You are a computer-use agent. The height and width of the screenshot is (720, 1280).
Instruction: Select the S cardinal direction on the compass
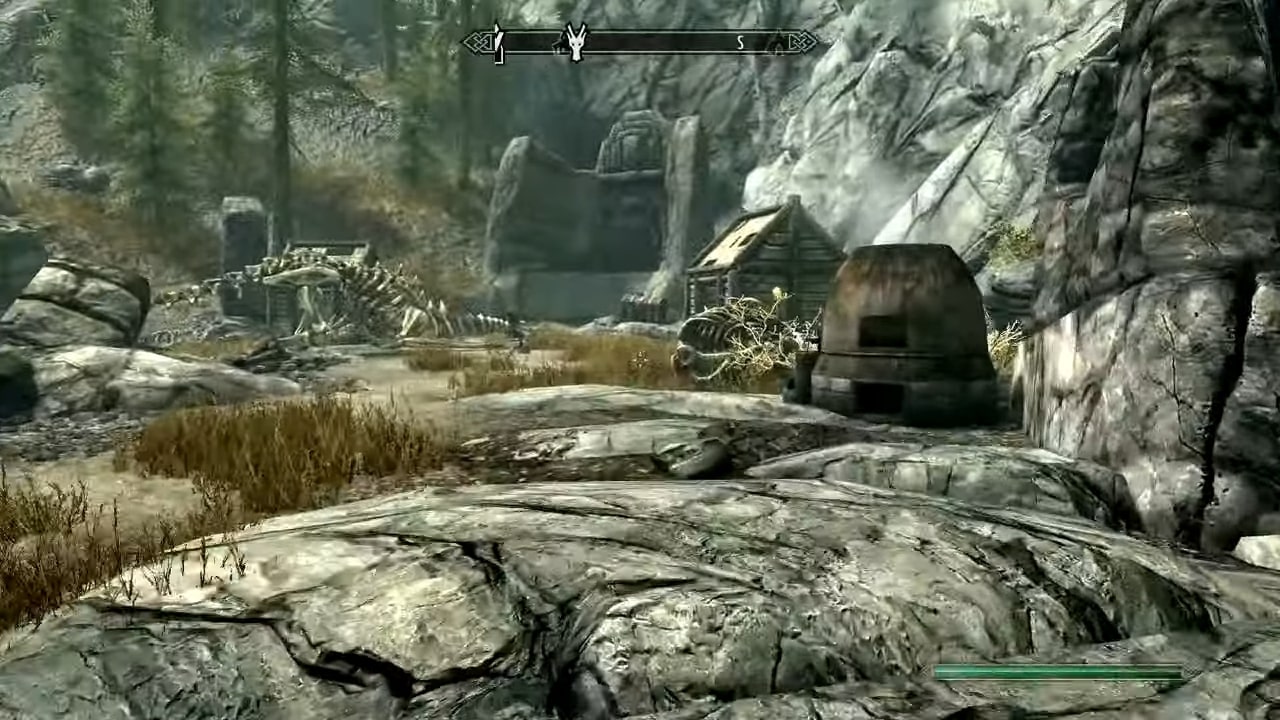pyautogui.click(x=739, y=42)
